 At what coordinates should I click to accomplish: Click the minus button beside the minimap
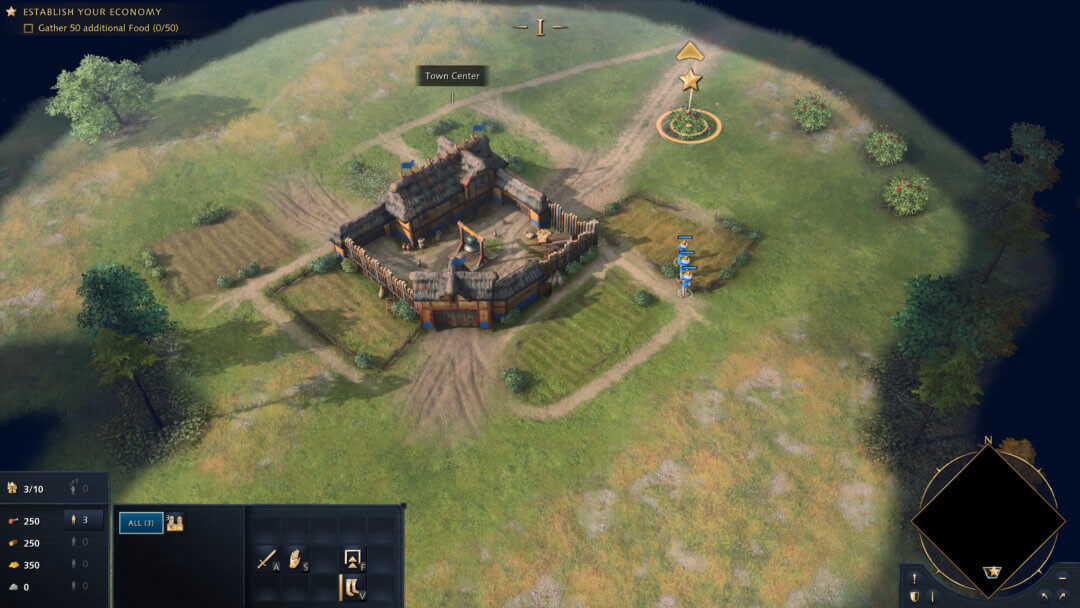pos(1061,578)
